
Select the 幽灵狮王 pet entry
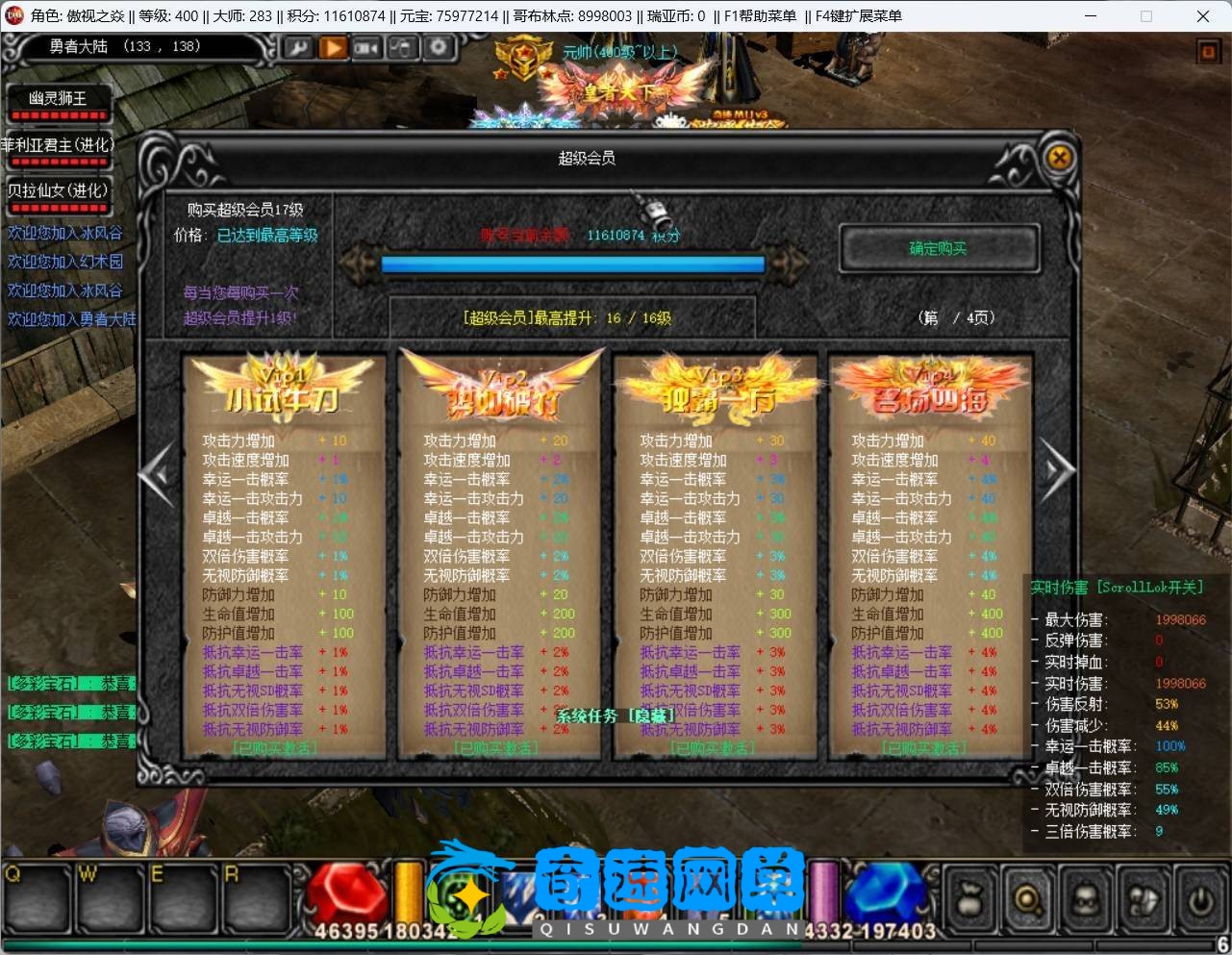click(x=58, y=99)
